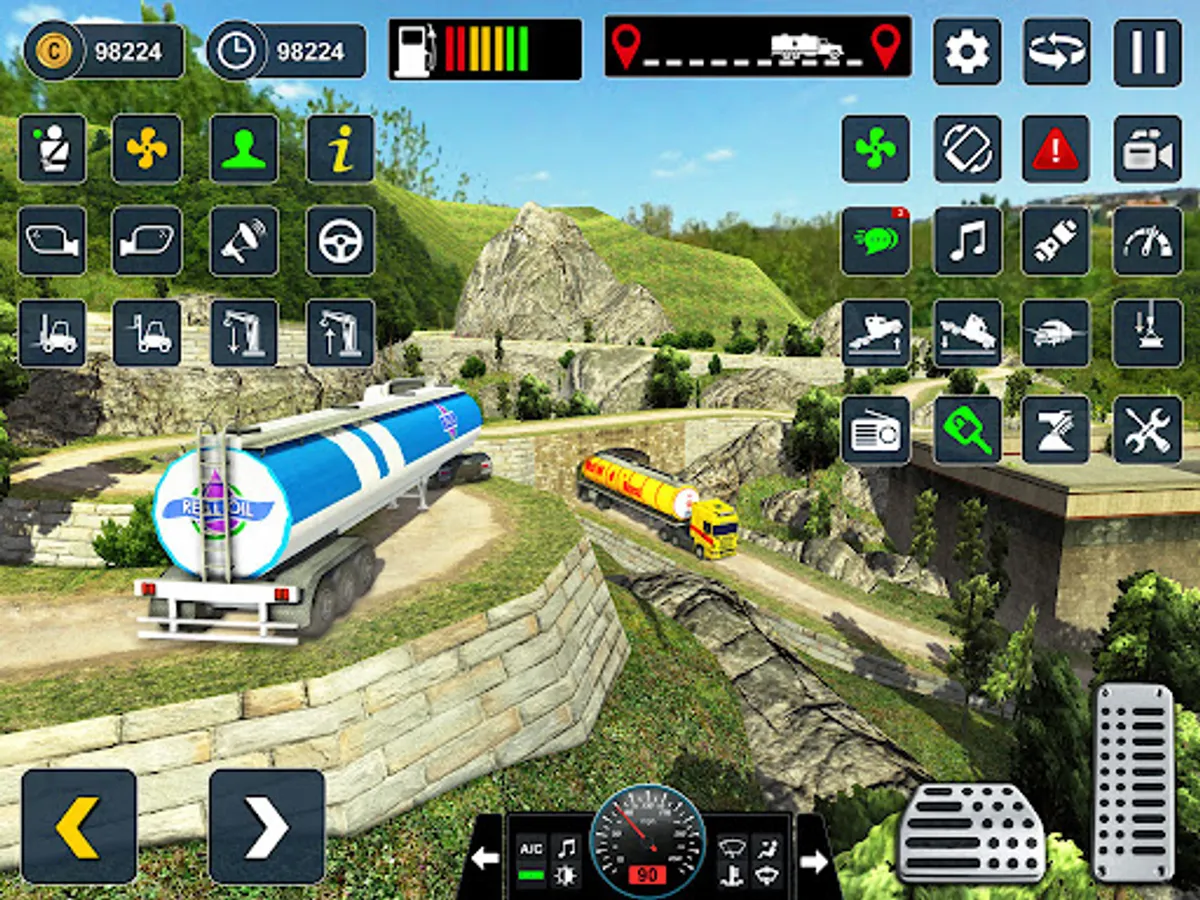The width and height of the screenshot is (1200, 900).
Task: Open the radio
Action: tap(875, 430)
